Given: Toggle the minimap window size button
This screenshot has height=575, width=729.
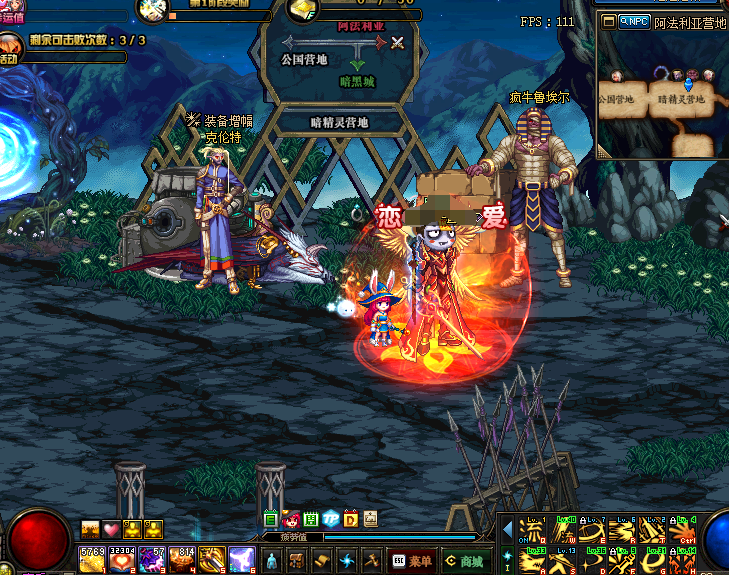Looking at the screenshot, I should pos(609,22).
